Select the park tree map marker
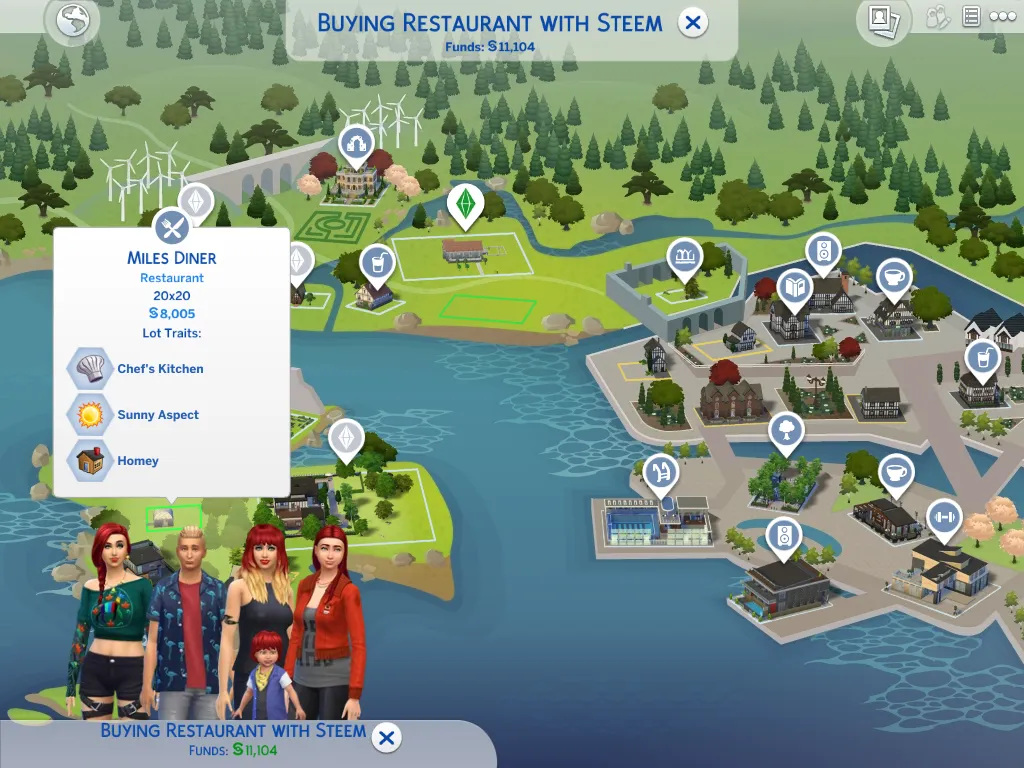 [787, 432]
